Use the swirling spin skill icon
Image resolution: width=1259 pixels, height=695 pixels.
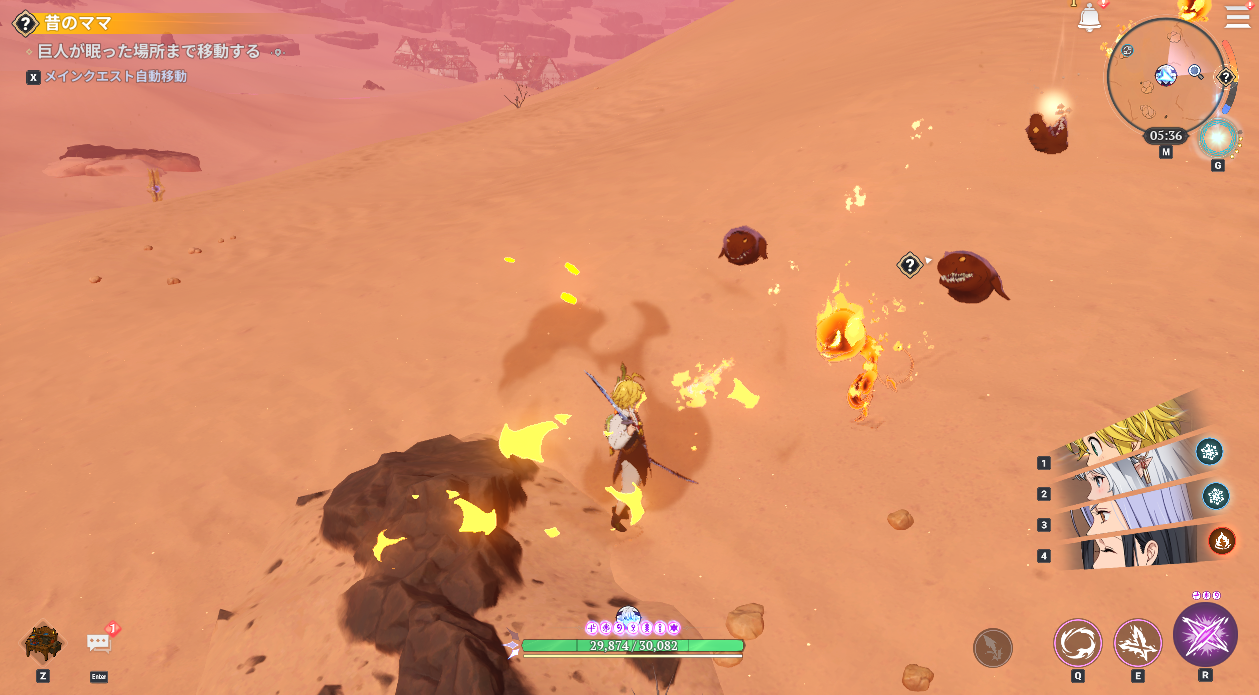tap(1078, 642)
